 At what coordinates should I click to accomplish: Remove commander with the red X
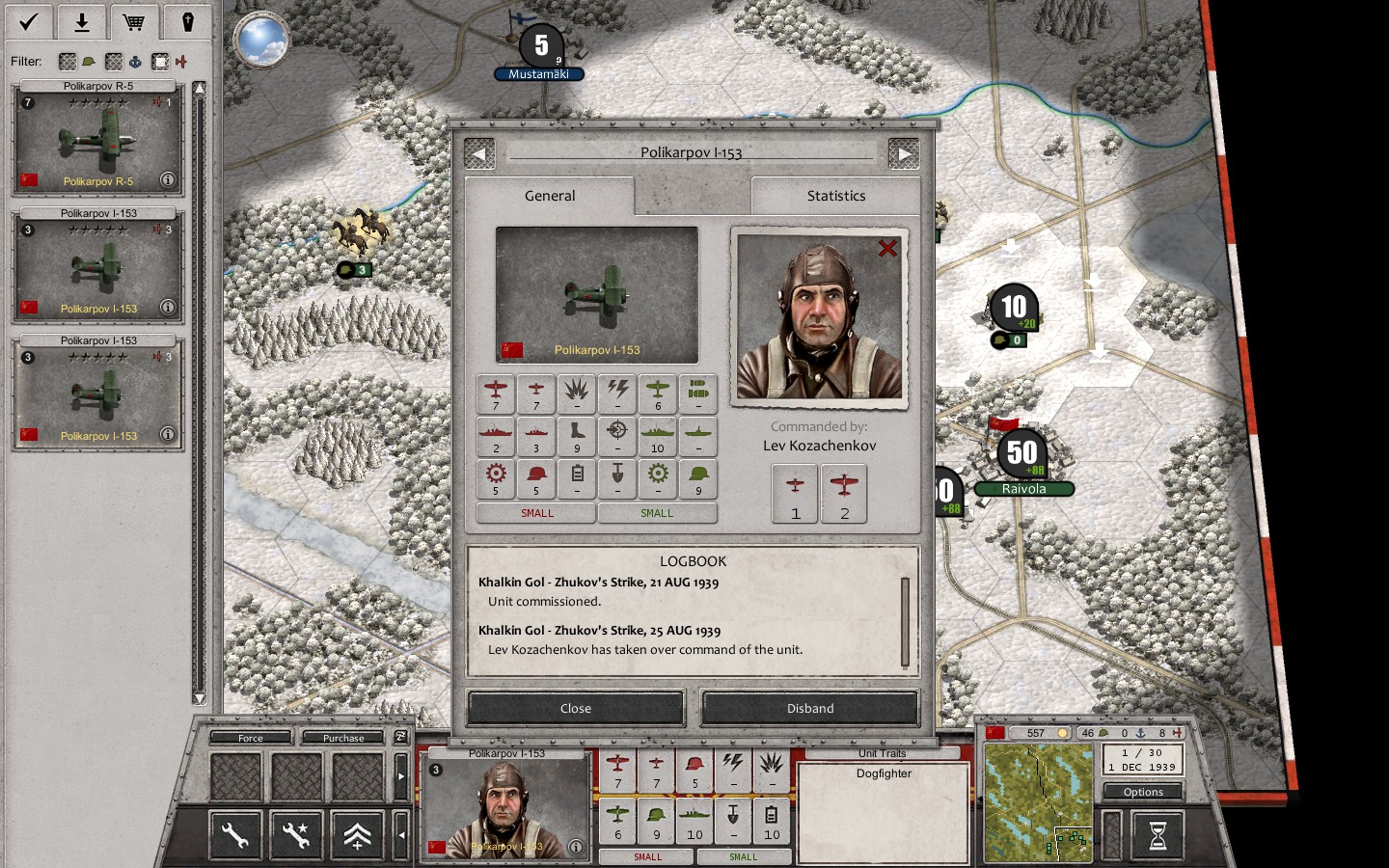[x=887, y=249]
